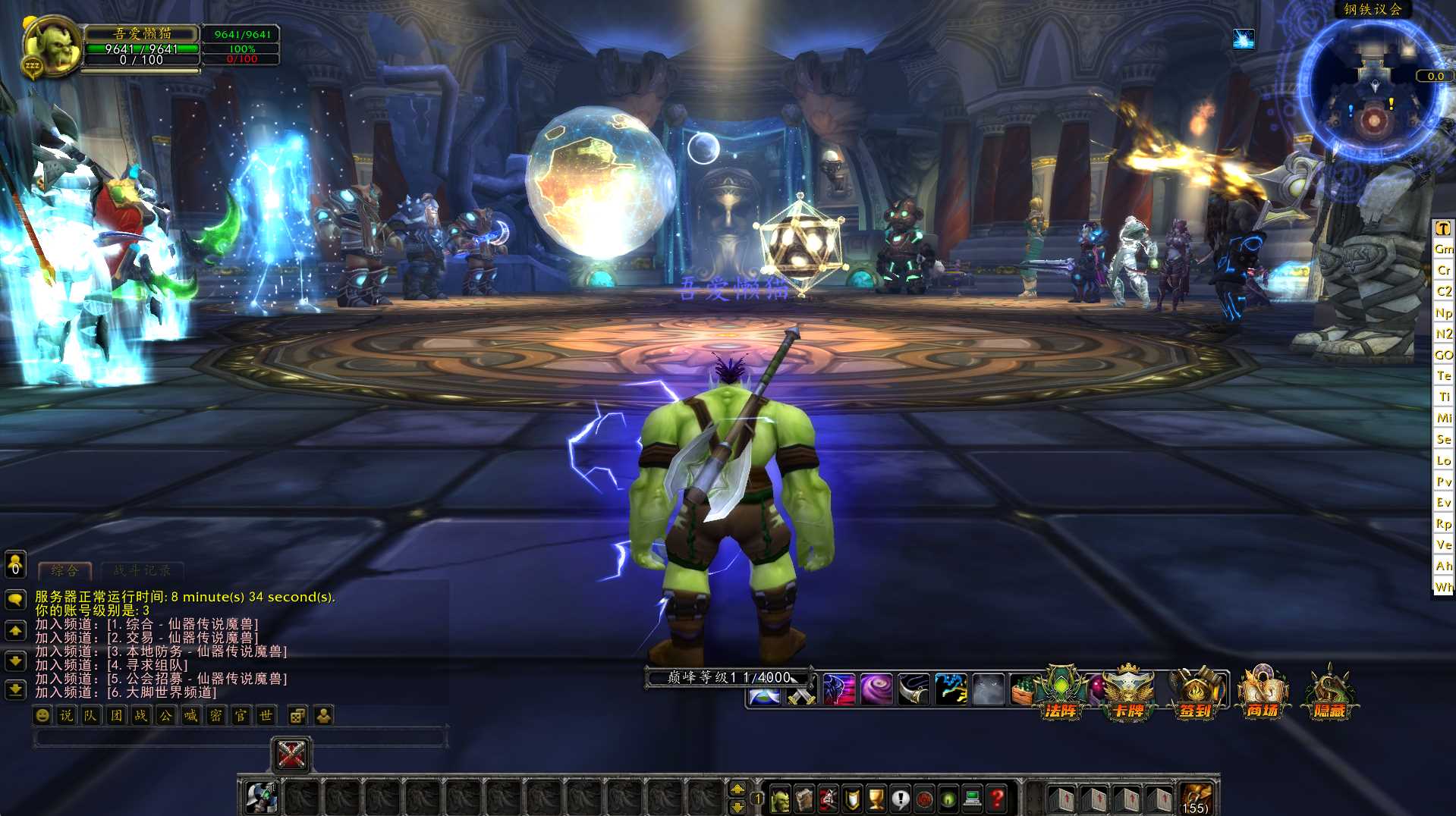Select the 公 guild channel button

[165, 715]
